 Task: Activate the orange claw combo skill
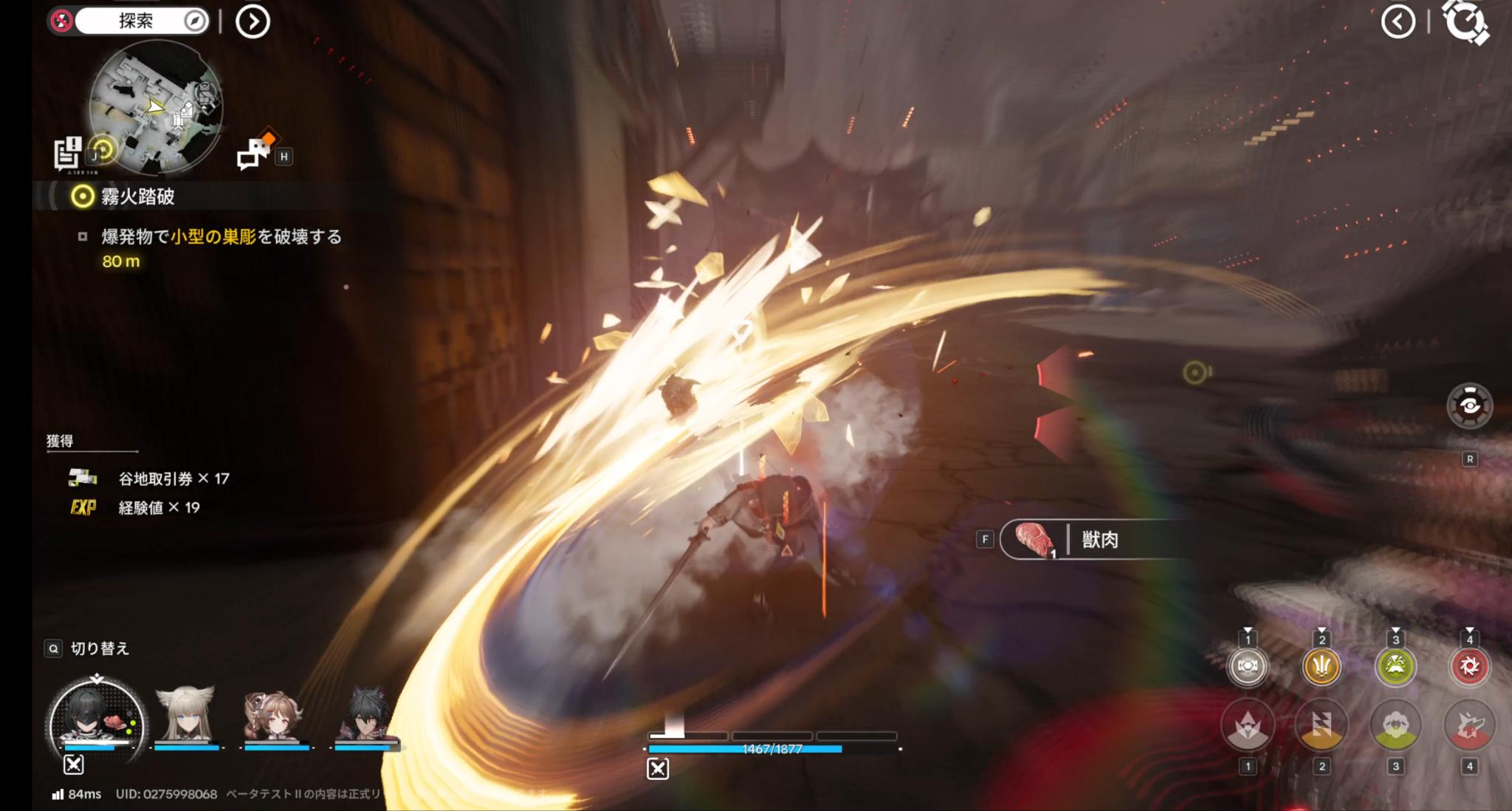[1322, 667]
